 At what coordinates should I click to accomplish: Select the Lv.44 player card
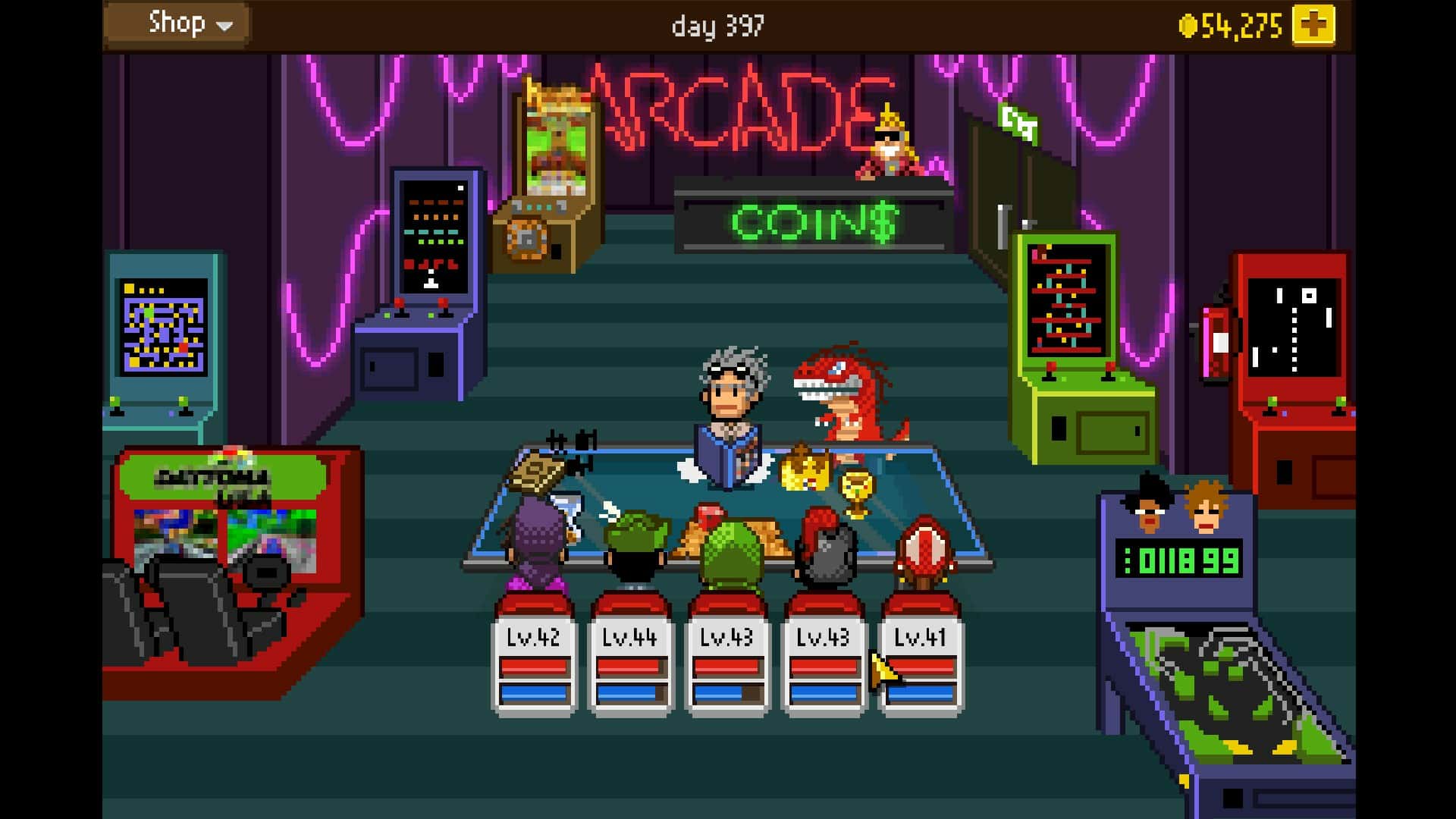[630, 664]
